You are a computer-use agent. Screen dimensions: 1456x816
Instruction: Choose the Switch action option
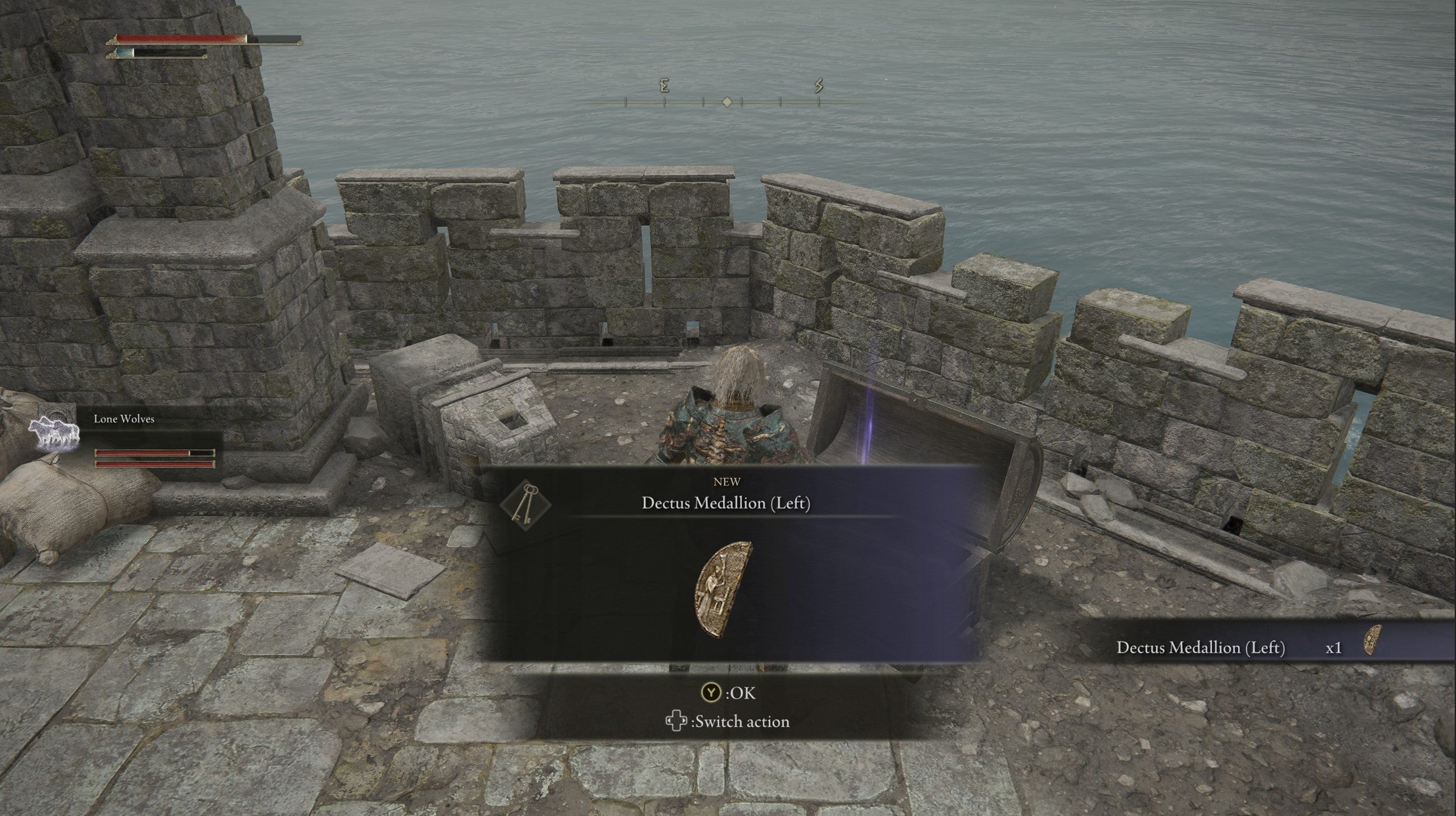[728, 722]
